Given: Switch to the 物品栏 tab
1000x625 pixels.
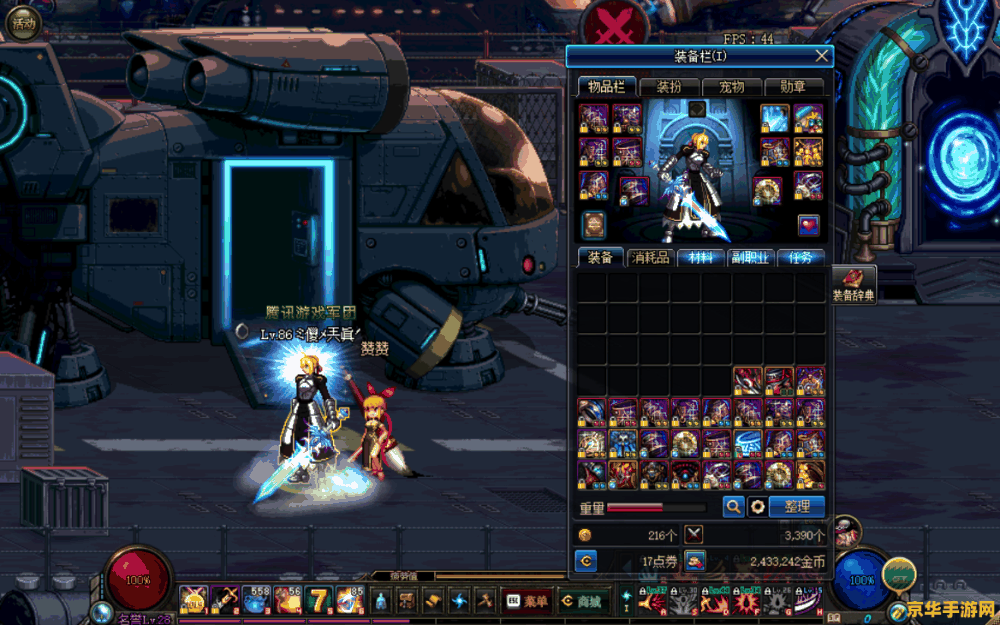Looking at the screenshot, I should [606, 87].
